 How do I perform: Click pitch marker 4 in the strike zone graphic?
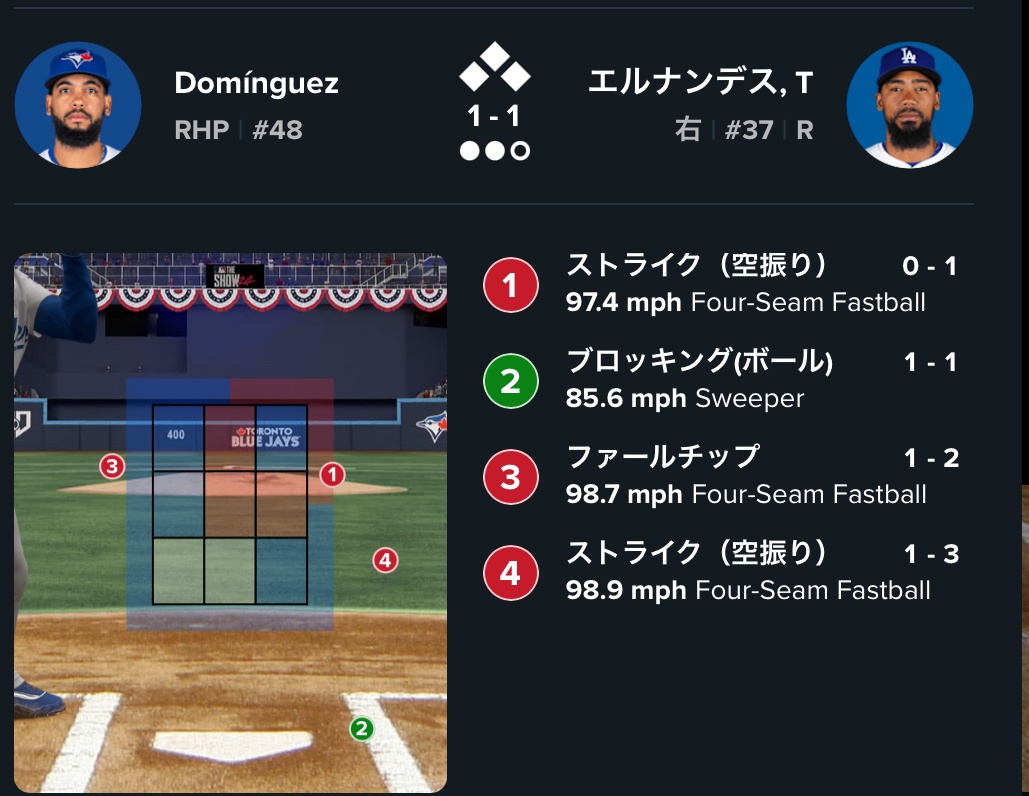(x=385, y=560)
